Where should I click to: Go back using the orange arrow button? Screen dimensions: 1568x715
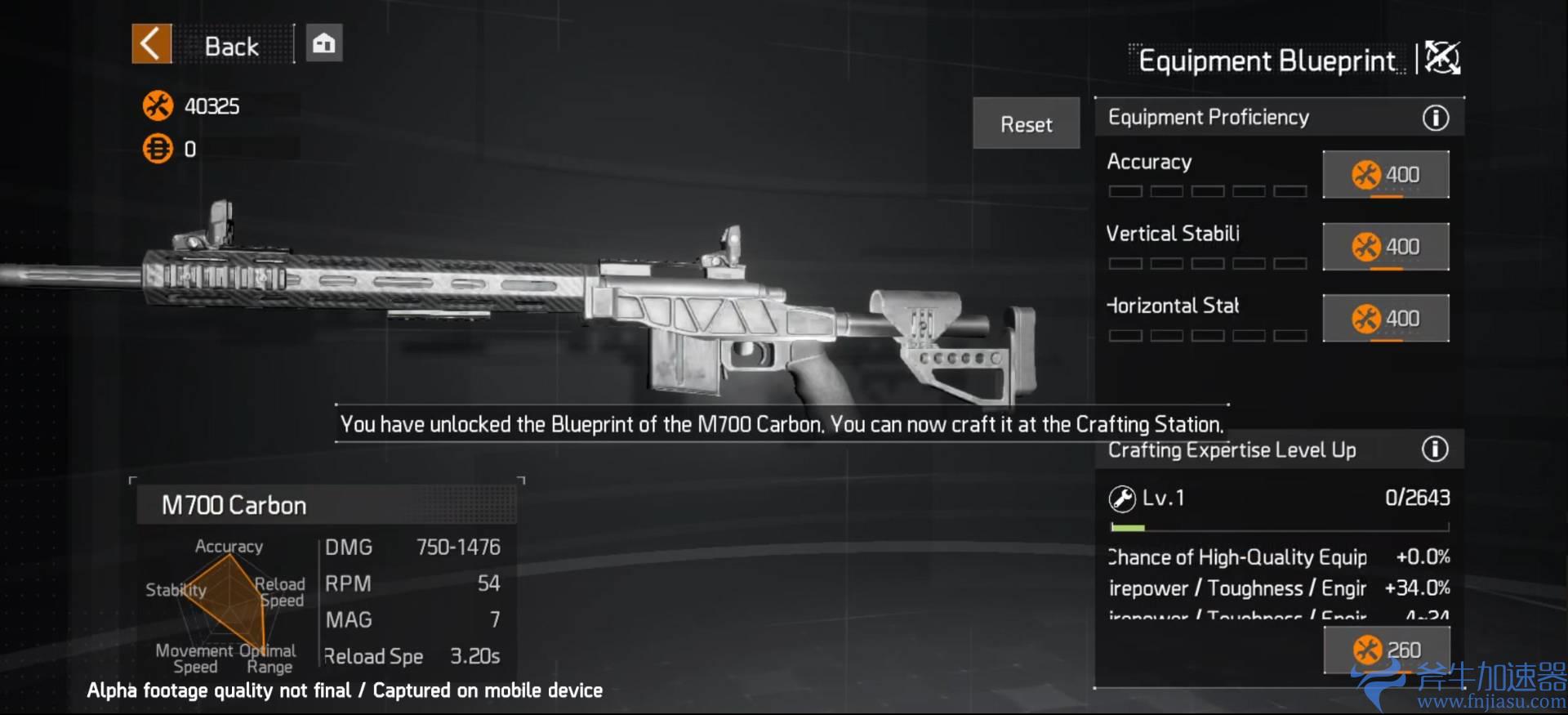pos(152,44)
